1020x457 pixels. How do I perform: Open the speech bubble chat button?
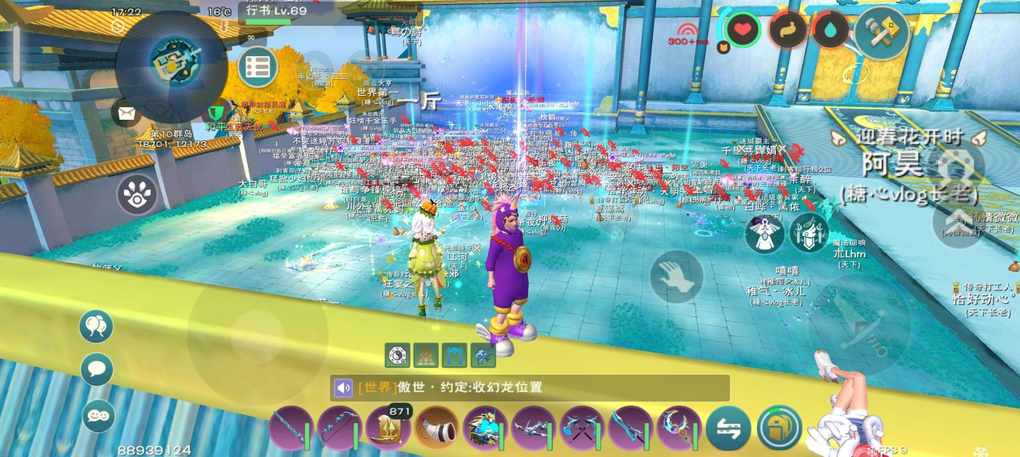point(97,369)
